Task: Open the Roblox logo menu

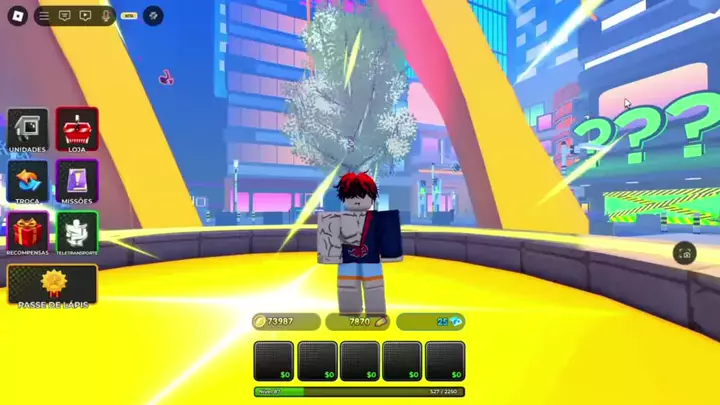Action: coord(17,16)
